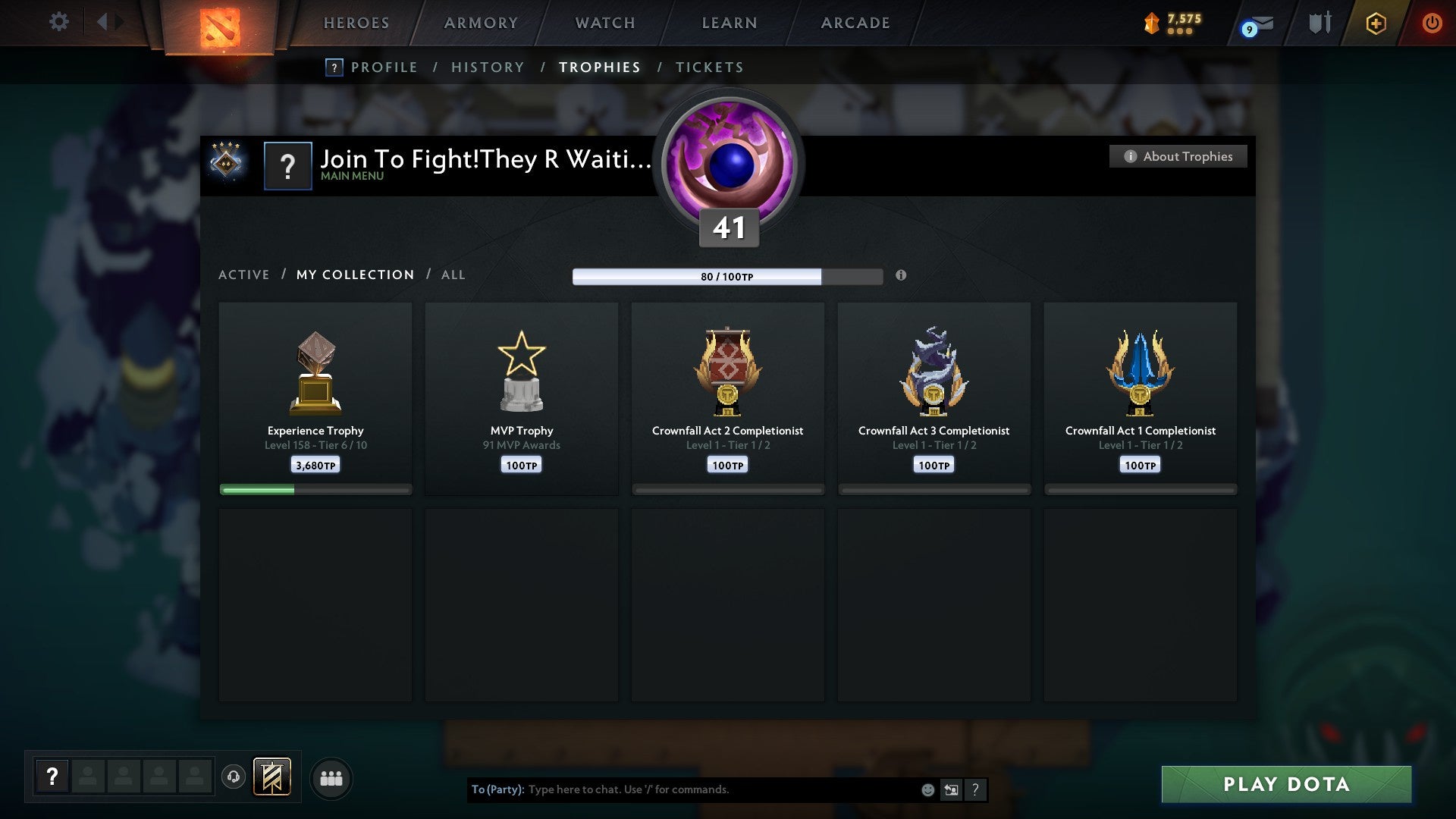Open the friends list icon
The width and height of the screenshot is (1456, 819).
(331, 777)
